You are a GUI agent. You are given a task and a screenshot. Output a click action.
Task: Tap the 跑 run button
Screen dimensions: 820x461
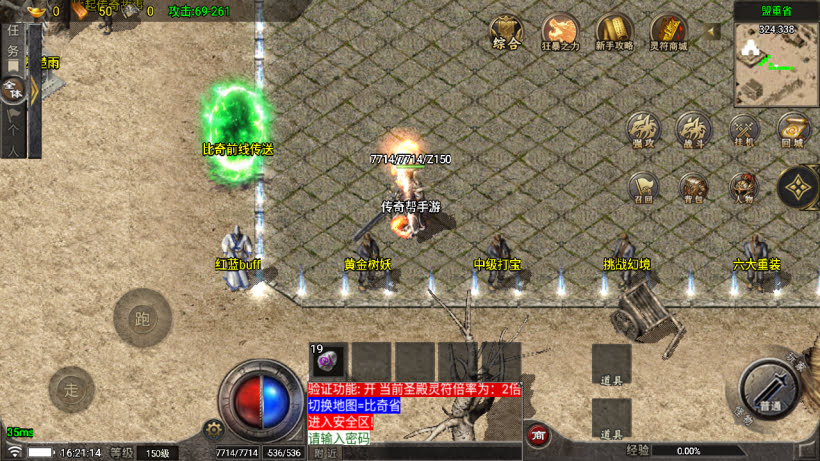[141, 318]
